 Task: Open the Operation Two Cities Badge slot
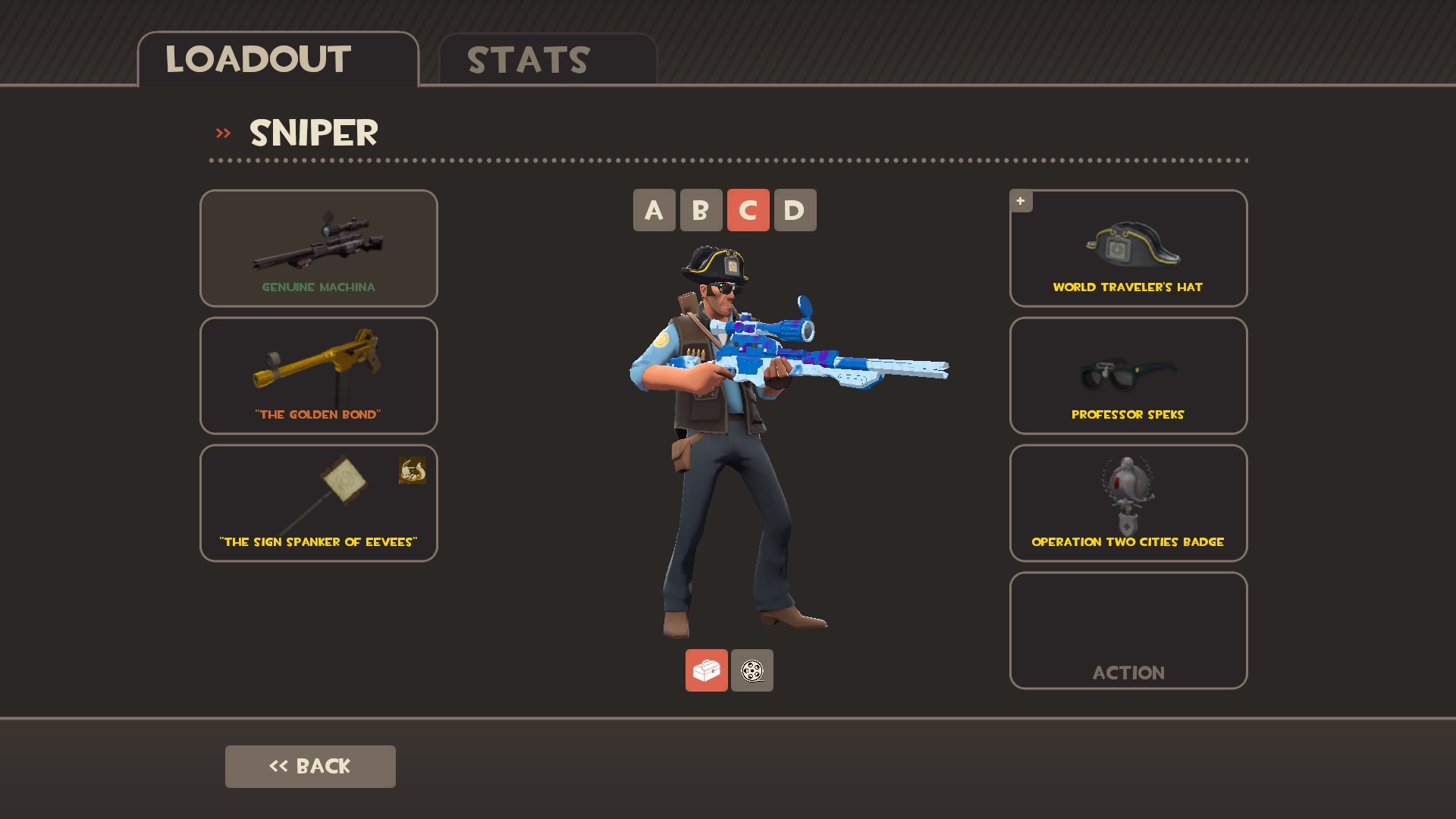coord(1128,502)
